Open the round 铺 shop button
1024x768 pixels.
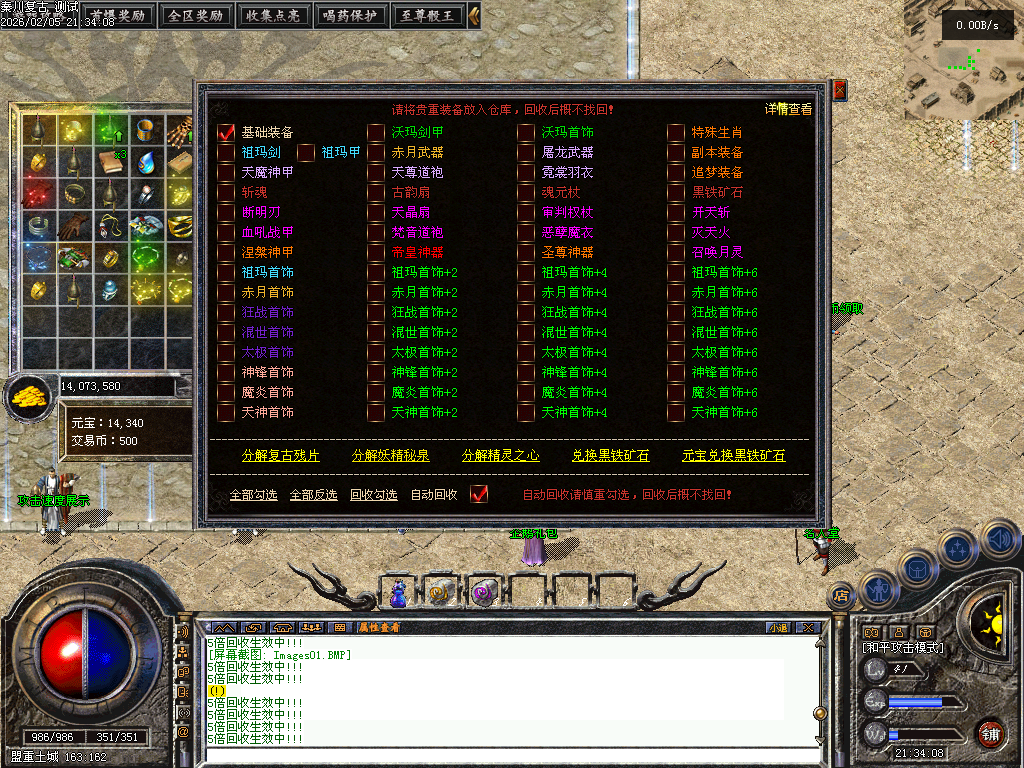[x=989, y=734]
